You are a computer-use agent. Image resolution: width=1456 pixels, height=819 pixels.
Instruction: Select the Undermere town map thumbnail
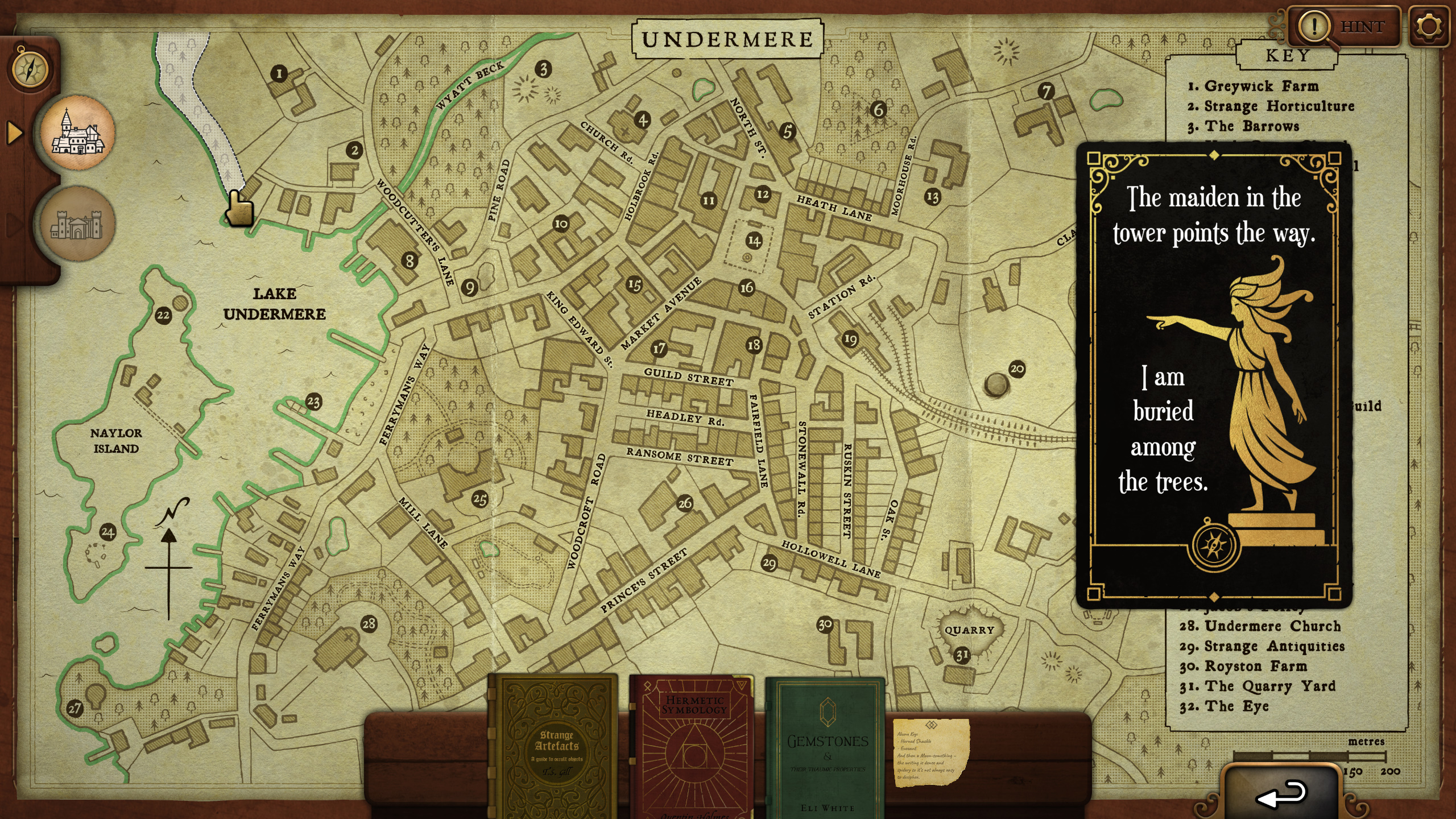tap(78, 133)
